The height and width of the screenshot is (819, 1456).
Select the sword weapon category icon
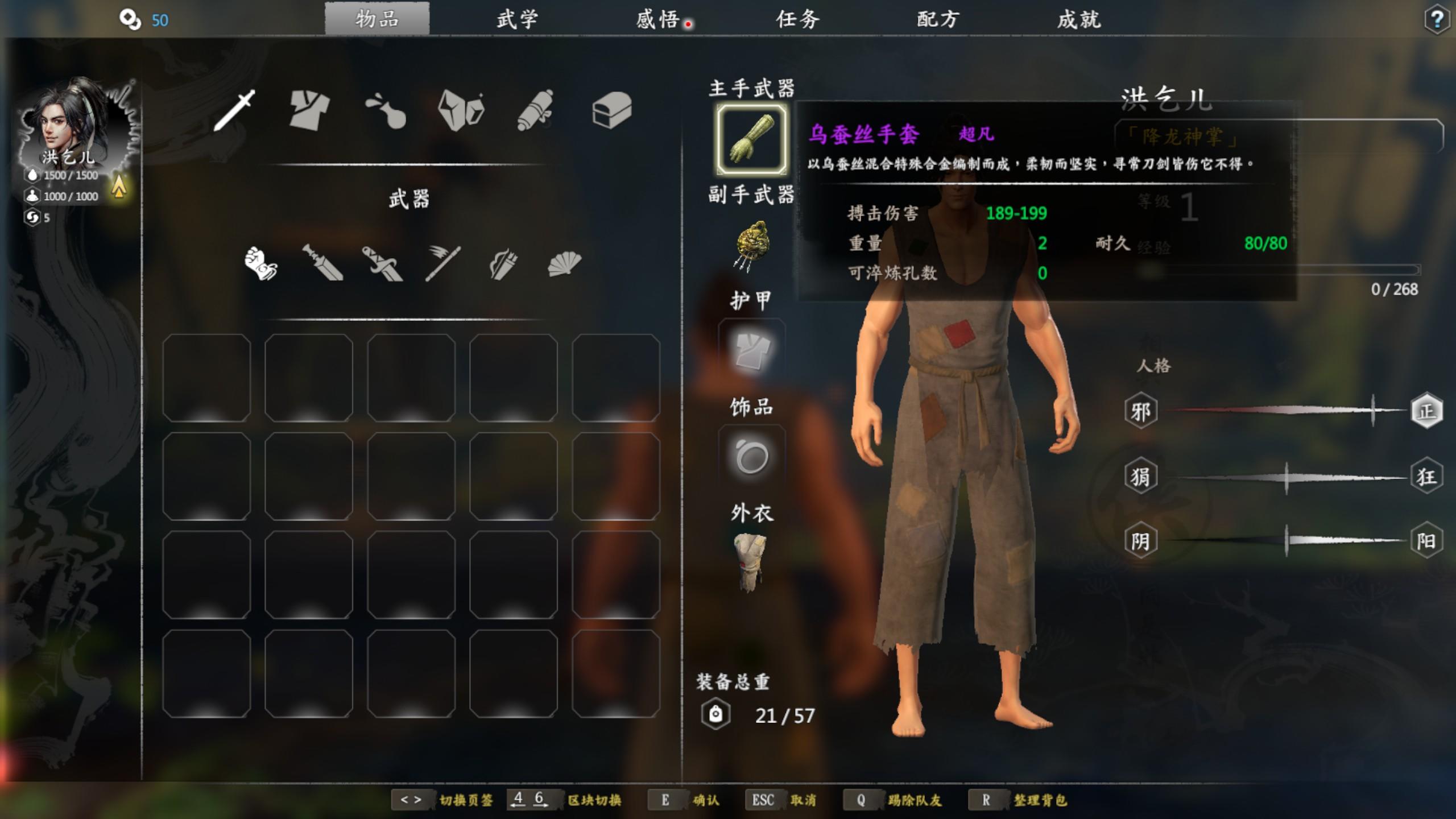[x=235, y=110]
